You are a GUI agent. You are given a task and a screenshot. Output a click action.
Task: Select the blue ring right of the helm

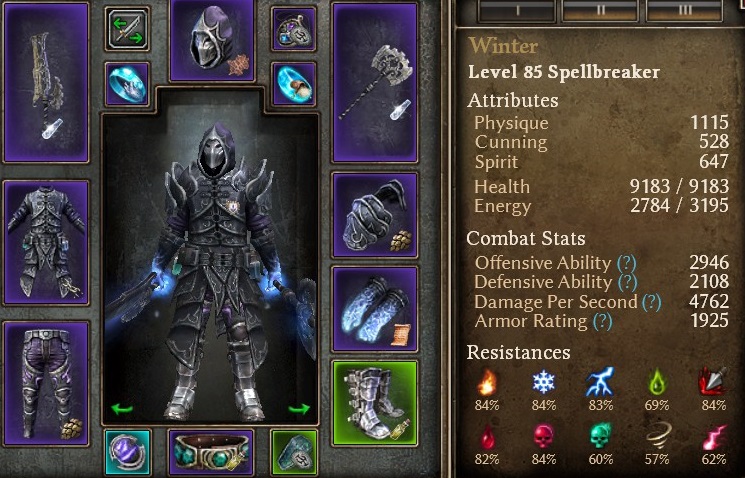(x=293, y=84)
